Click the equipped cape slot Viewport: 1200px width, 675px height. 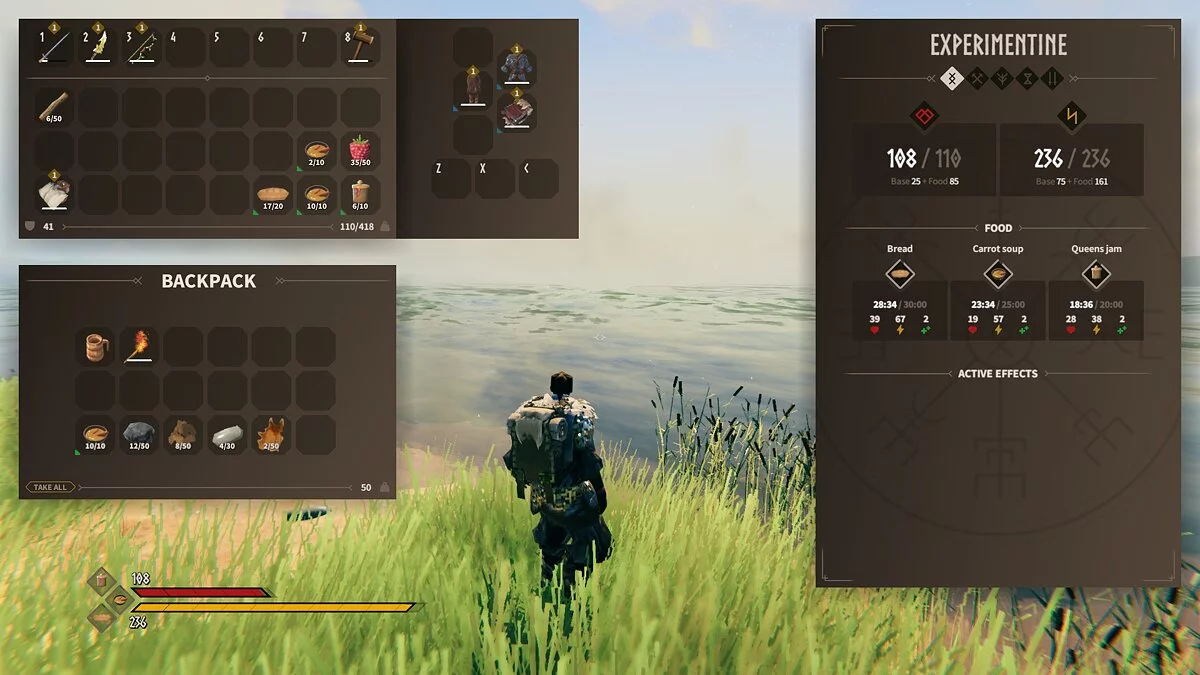click(517, 112)
